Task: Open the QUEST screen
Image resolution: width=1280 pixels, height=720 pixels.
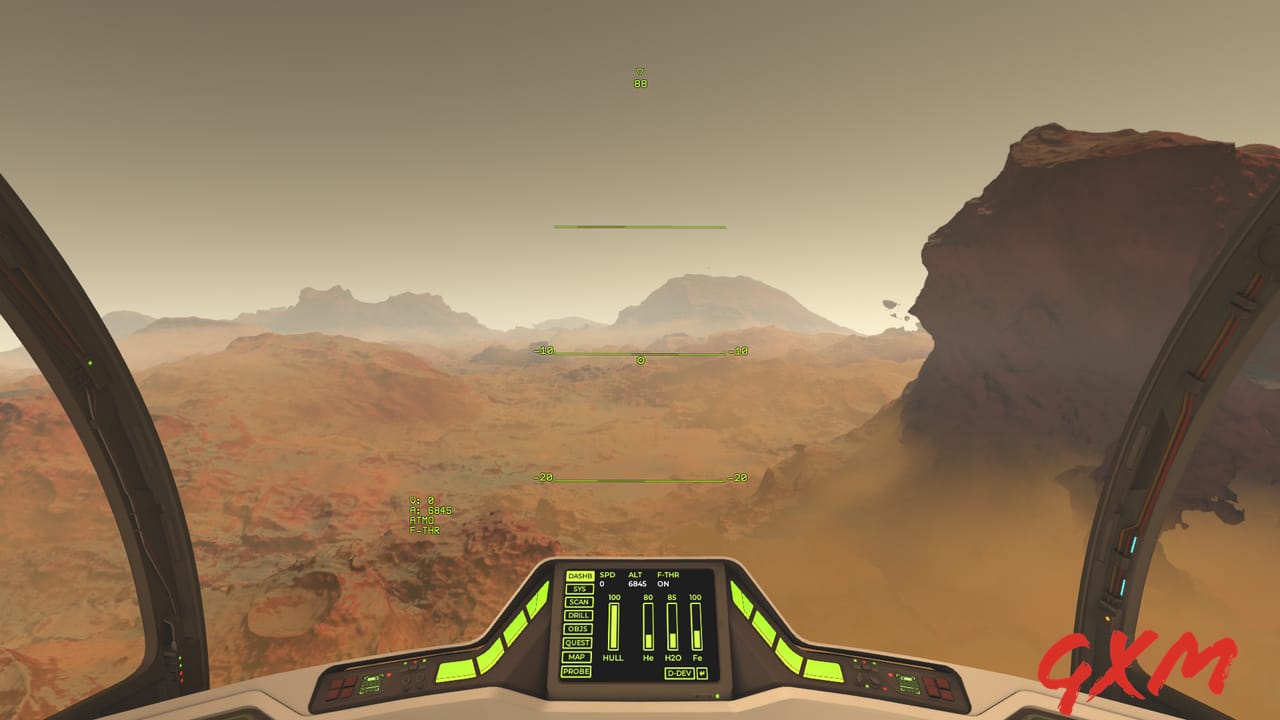Action: click(x=576, y=643)
